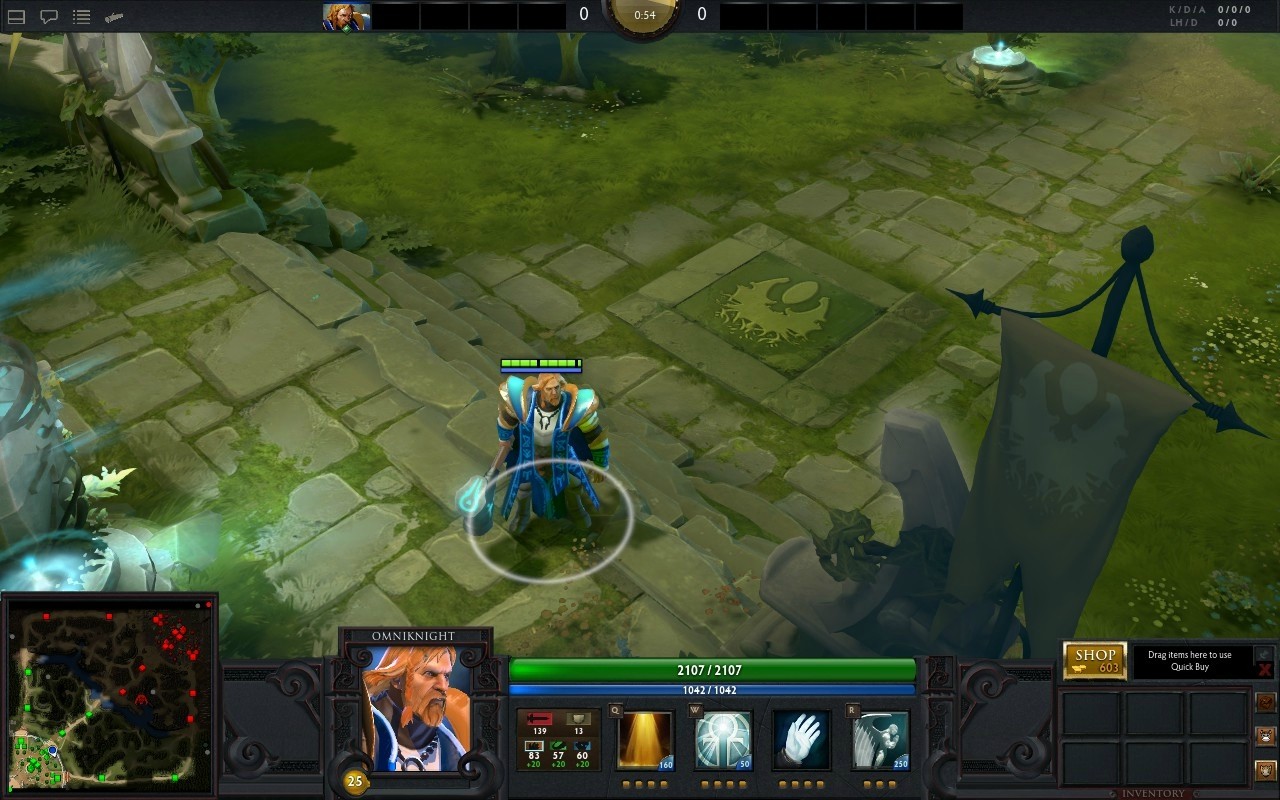Image resolution: width=1280 pixels, height=800 pixels.
Task: Click the glyph icon above the courier buttons
Action: coord(1265,702)
